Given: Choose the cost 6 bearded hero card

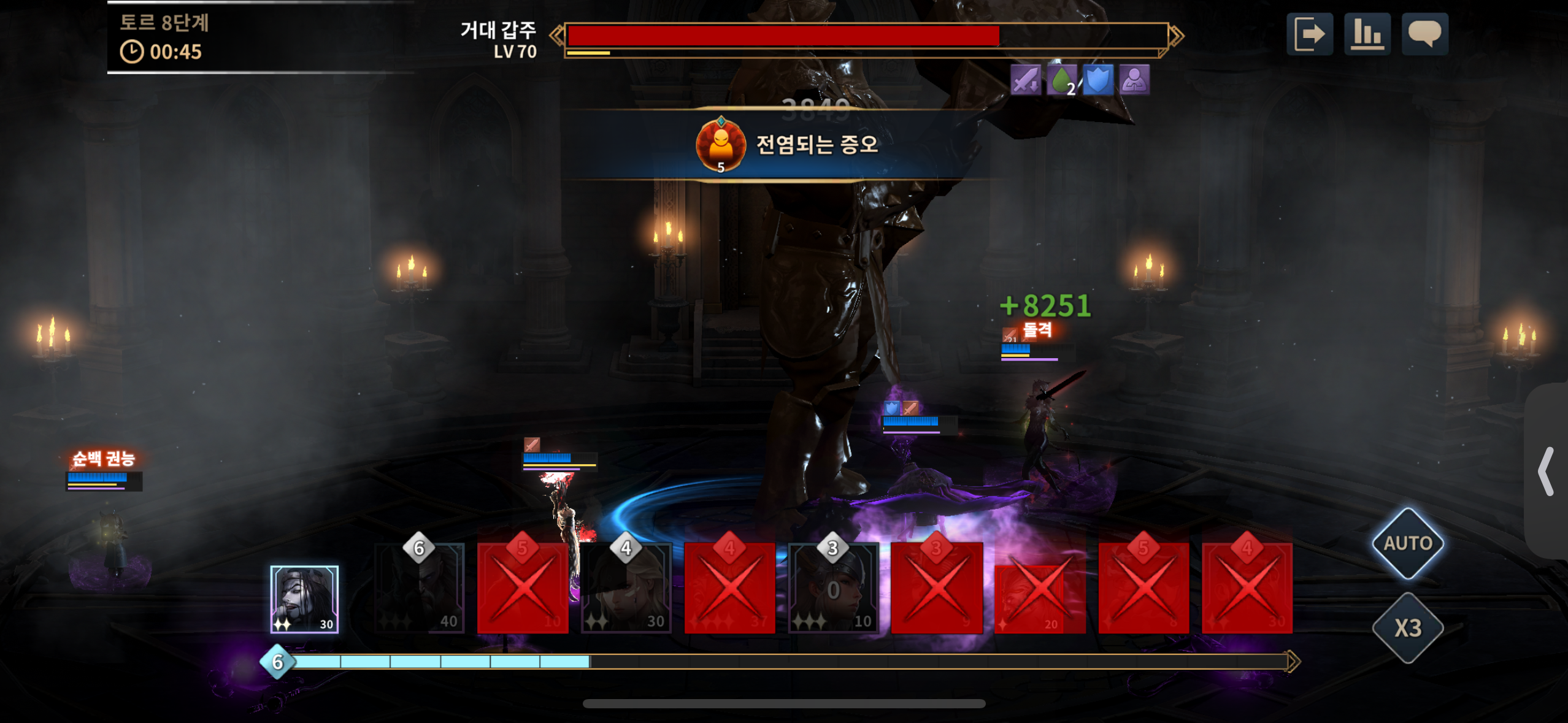Looking at the screenshot, I should click(420, 589).
